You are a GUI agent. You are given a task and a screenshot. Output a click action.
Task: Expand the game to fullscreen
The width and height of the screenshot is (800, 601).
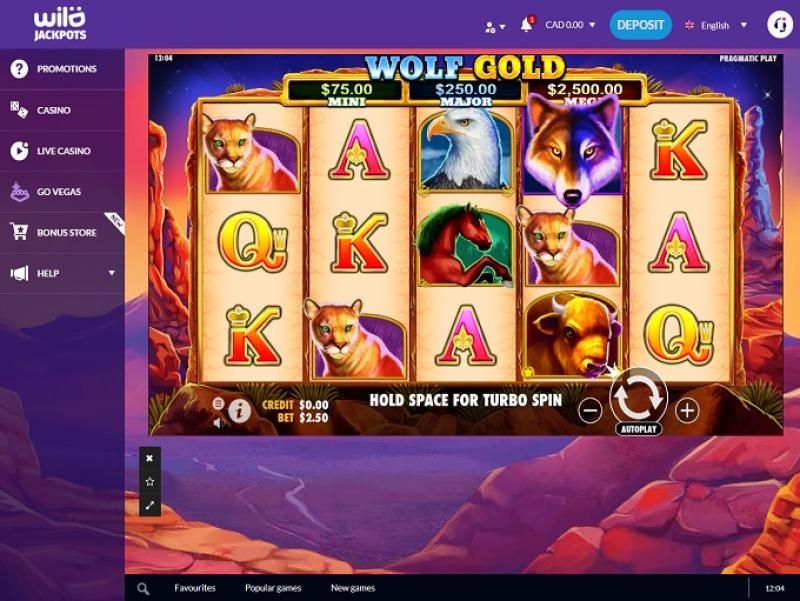150,506
